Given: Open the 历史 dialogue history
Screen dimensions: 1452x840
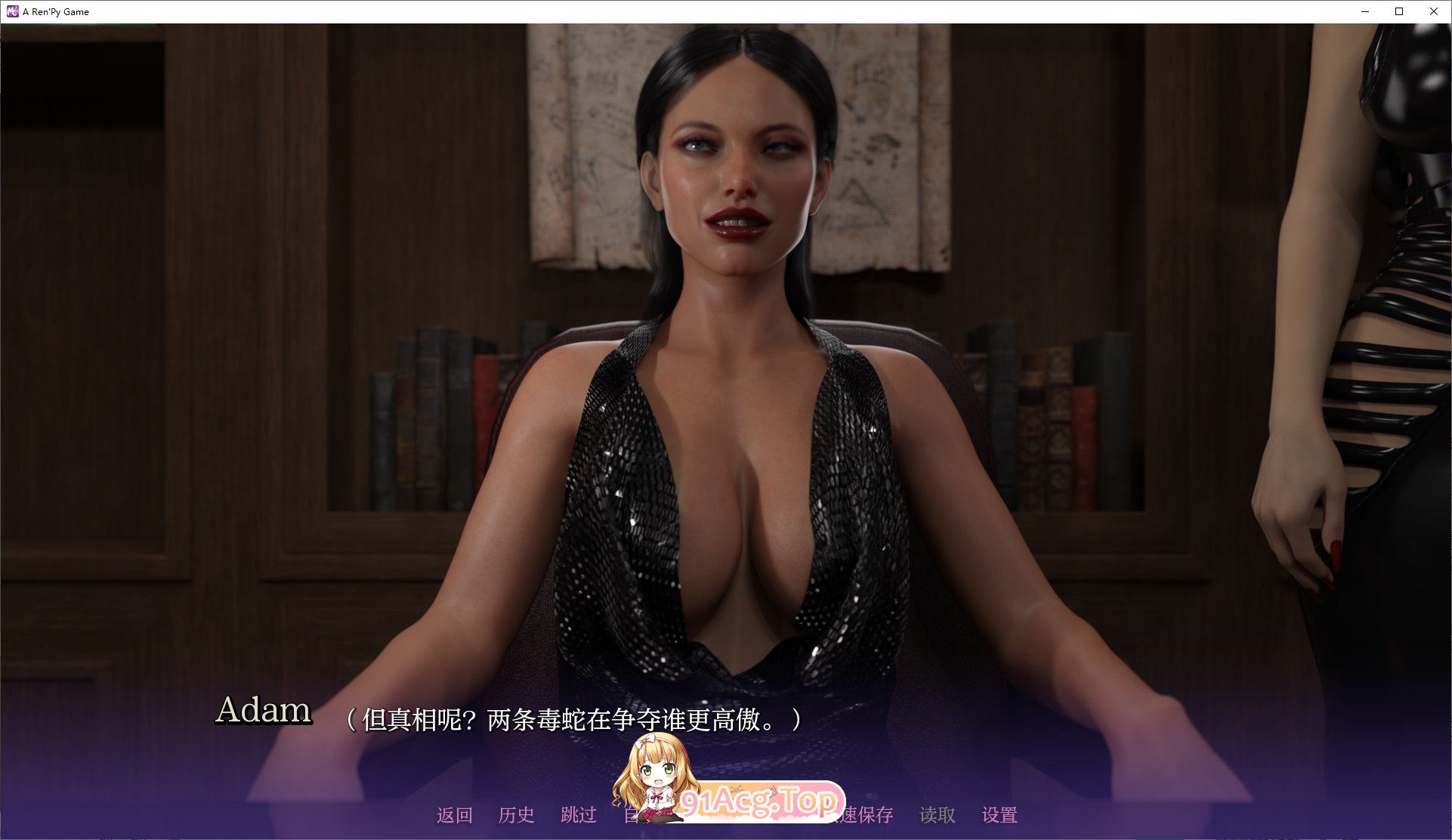Looking at the screenshot, I should point(517,815).
